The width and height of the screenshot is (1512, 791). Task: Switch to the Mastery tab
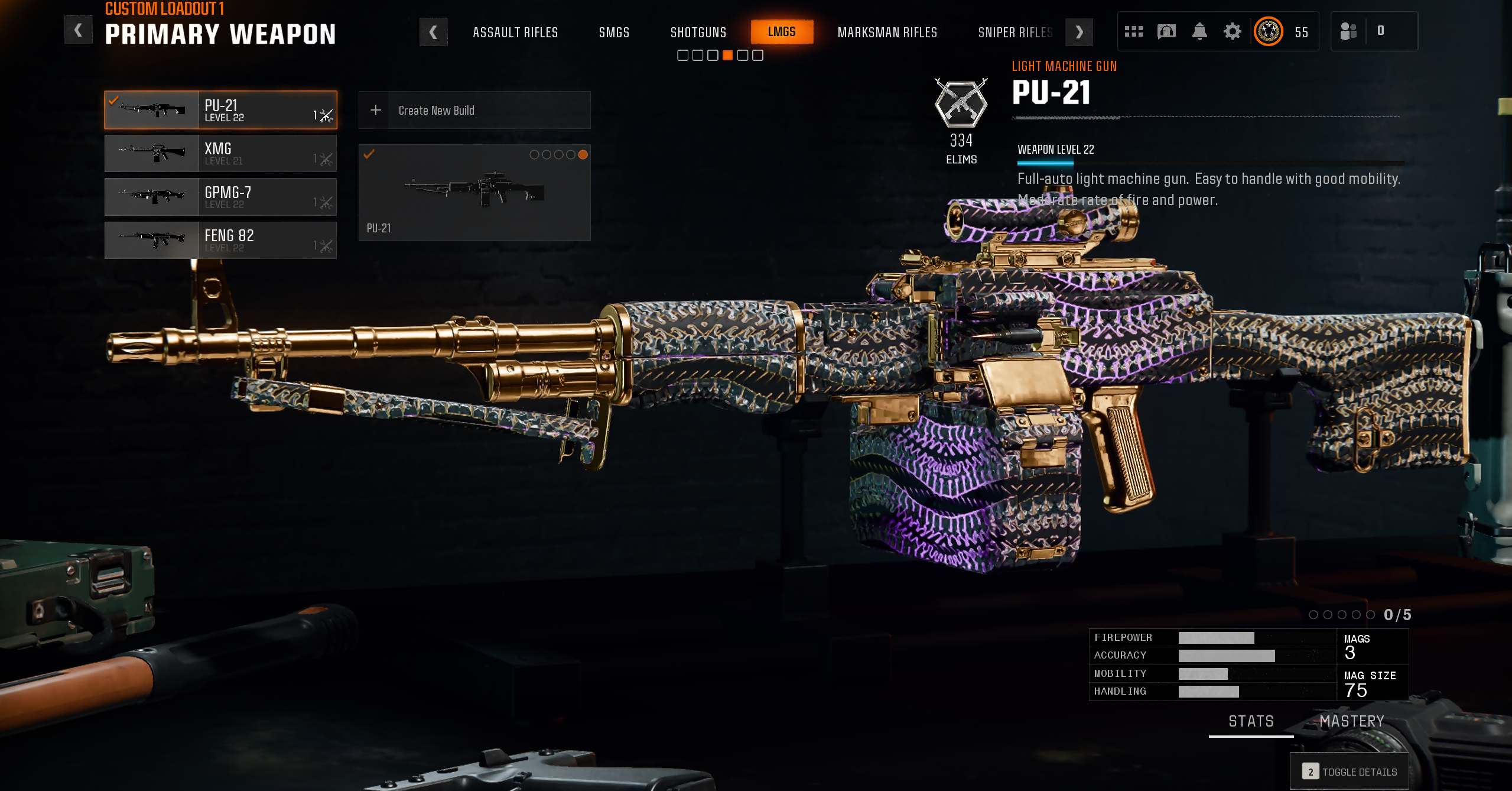(x=1351, y=721)
